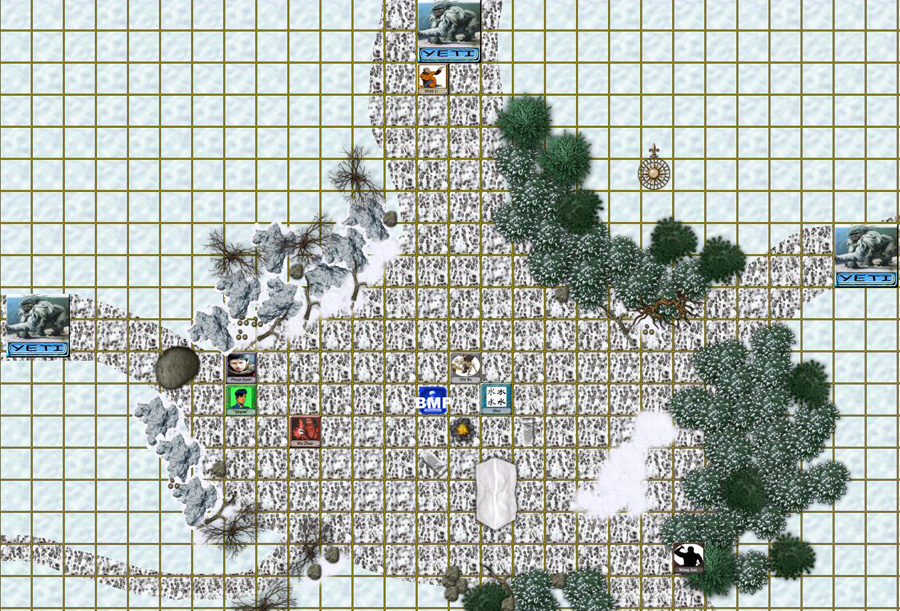This screenshot has height=611, width=900.
Task: Select the Old Bu token
Action: tap(465, 367)
